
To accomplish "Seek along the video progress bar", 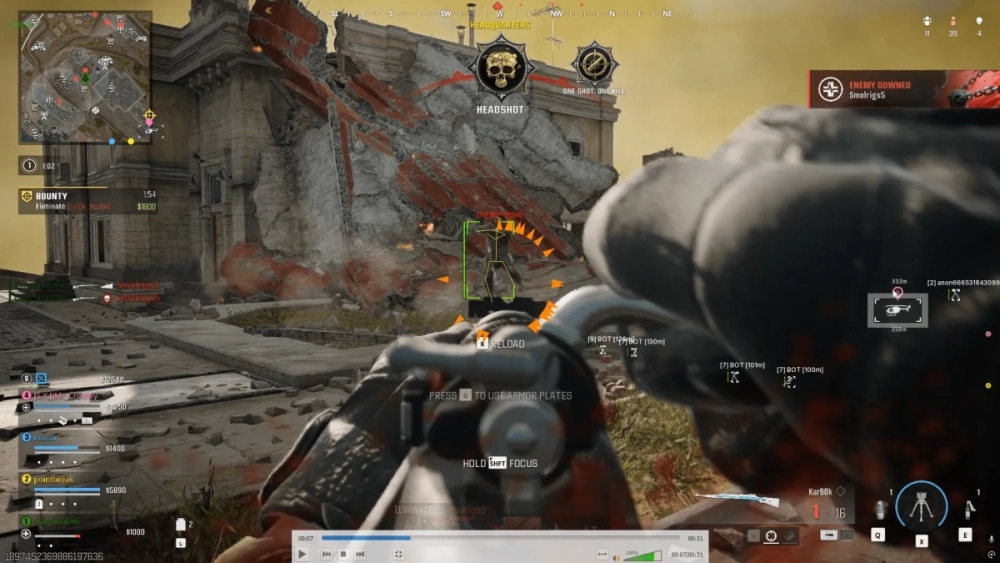I will pos(500,538).
